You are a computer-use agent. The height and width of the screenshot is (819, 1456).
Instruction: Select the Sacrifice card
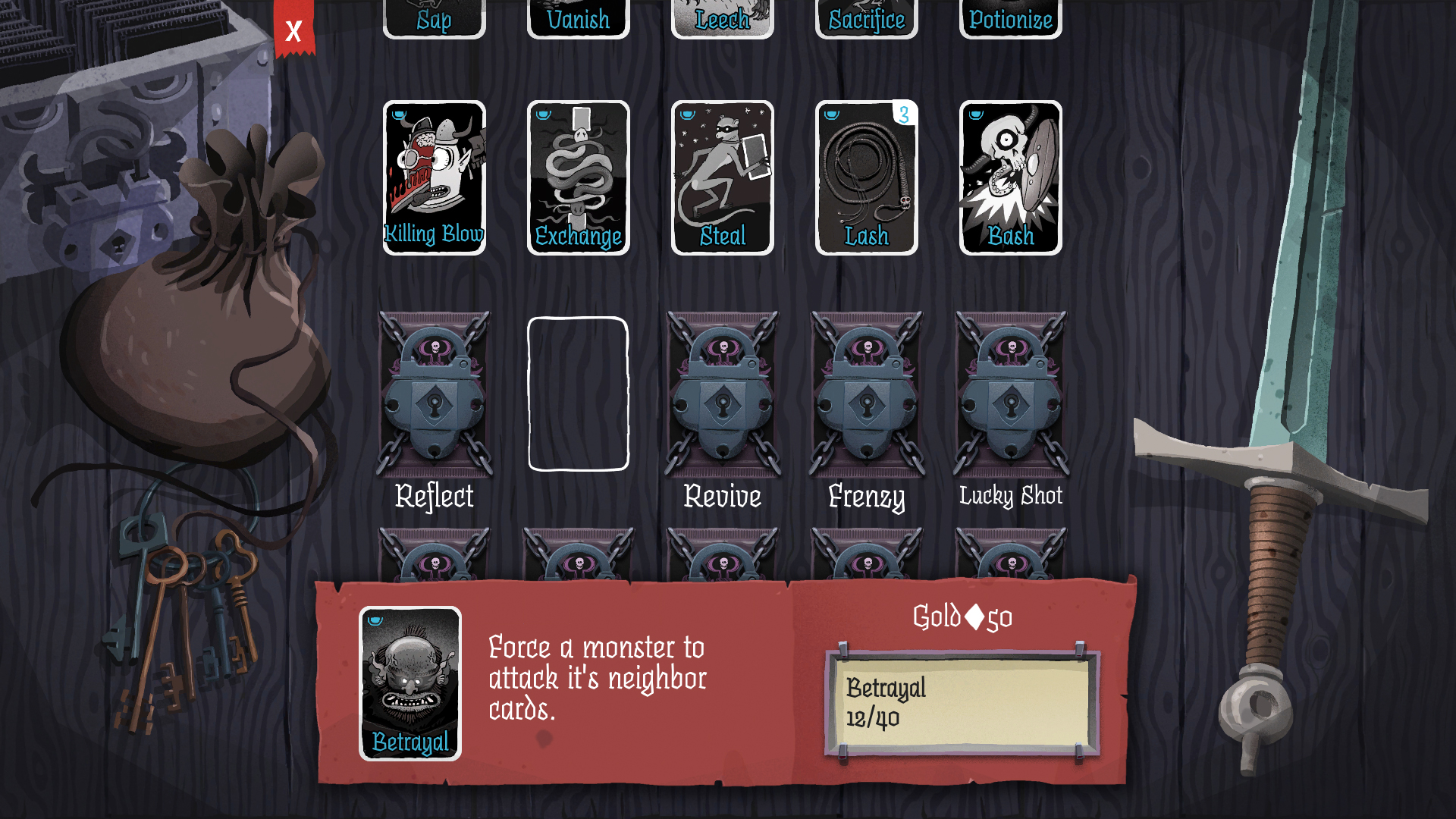pyautogui.click(x=865, y=15)
